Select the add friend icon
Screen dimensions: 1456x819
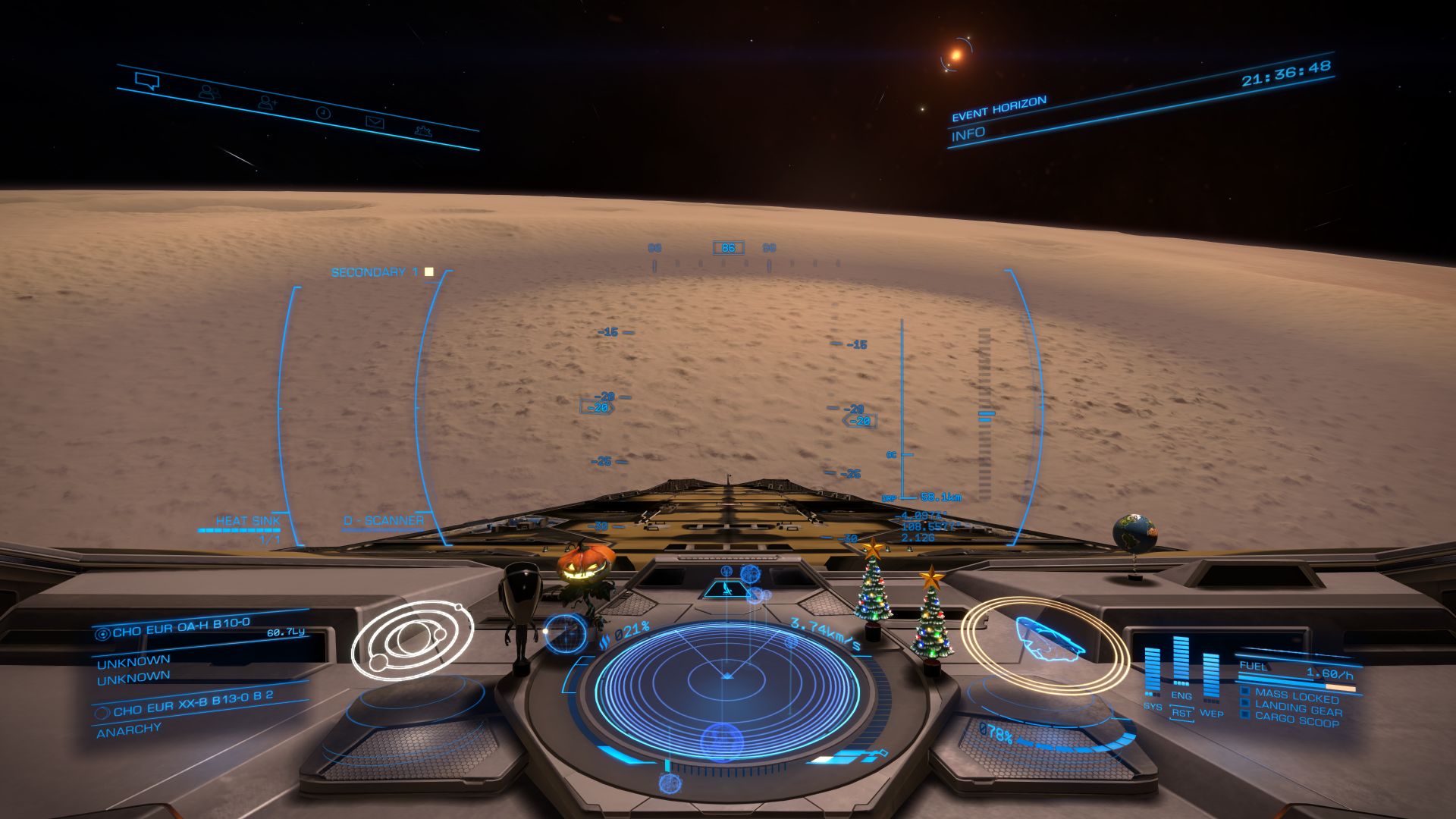point(267,102)
